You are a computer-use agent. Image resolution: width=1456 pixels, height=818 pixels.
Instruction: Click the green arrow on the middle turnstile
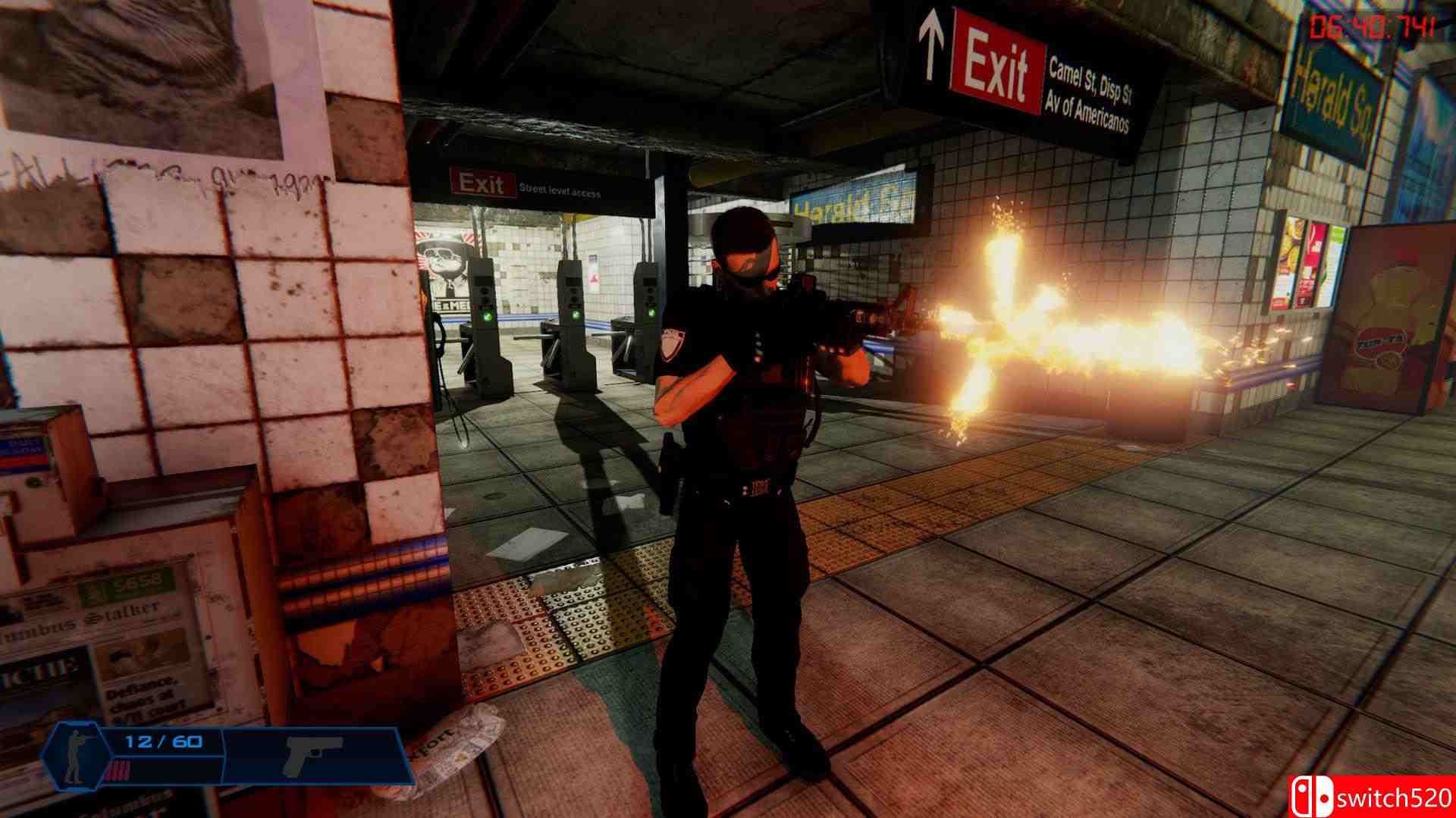click(575, 316)
